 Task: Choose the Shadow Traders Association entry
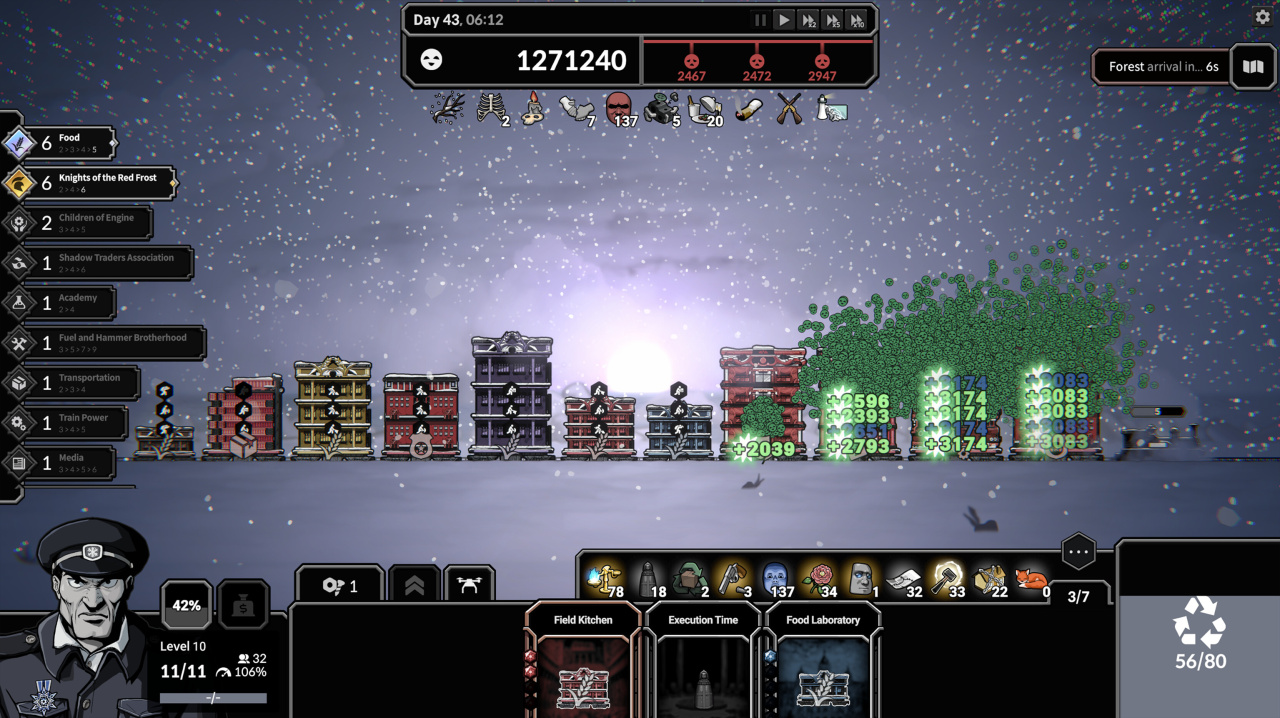(100, 263)
